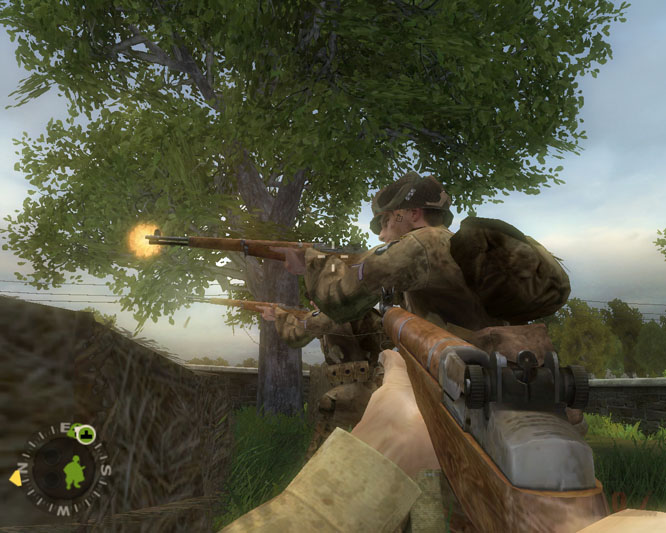Click the green soldier icon in the compass
This screenshot has width=666, height=533.
pos(73,472)
